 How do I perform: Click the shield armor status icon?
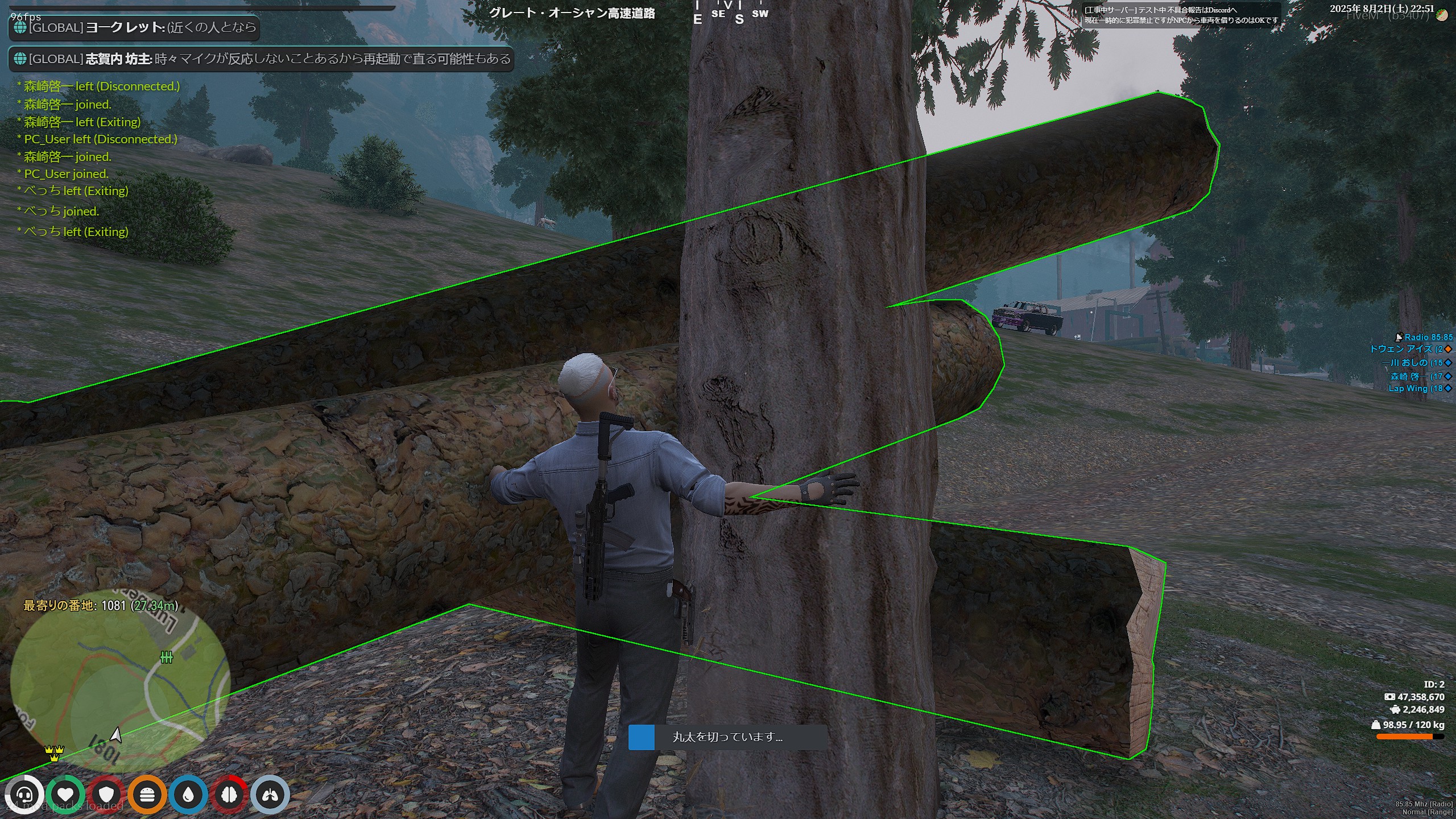106,795
